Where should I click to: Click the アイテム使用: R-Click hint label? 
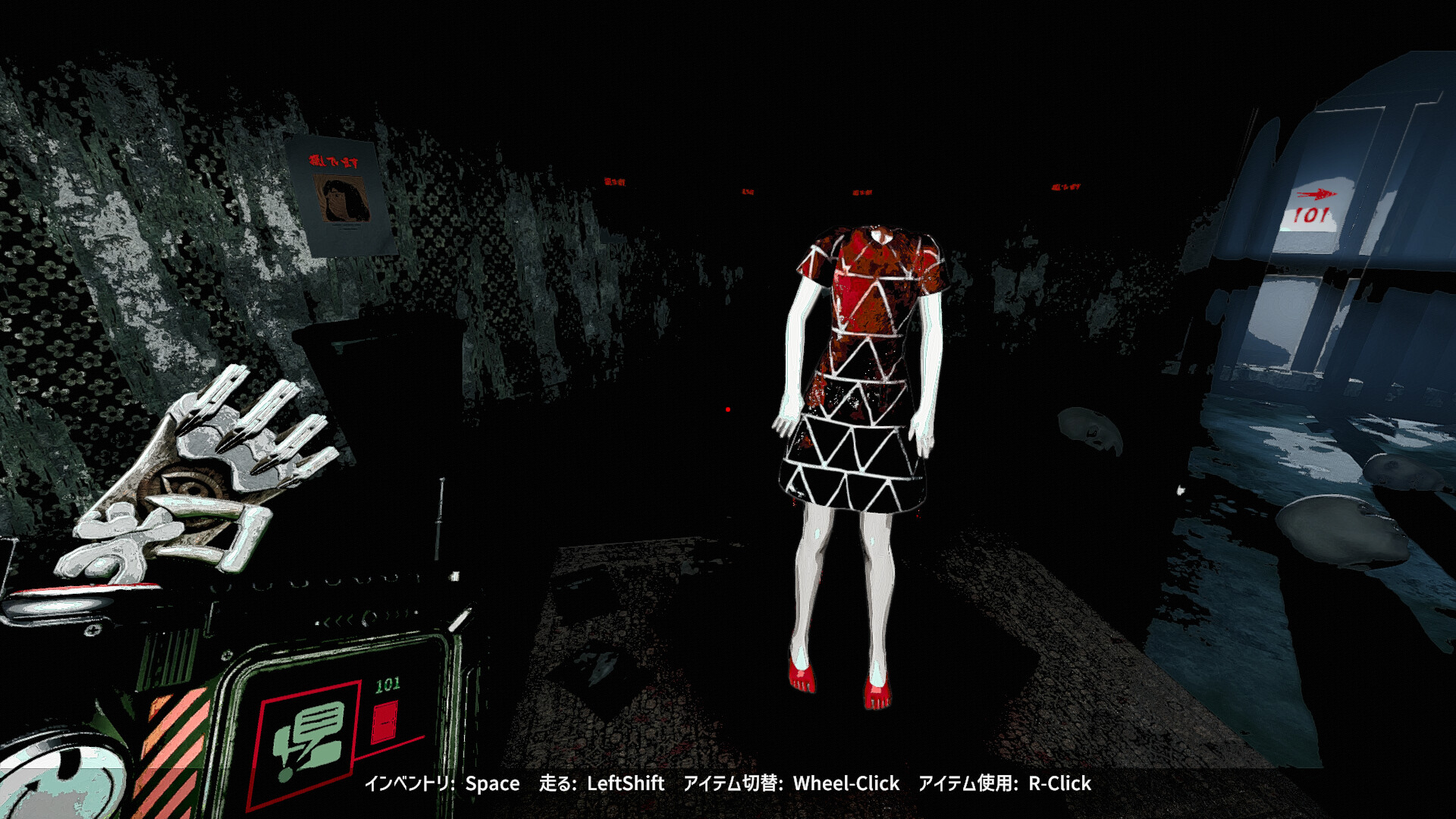pos(1005,784)
